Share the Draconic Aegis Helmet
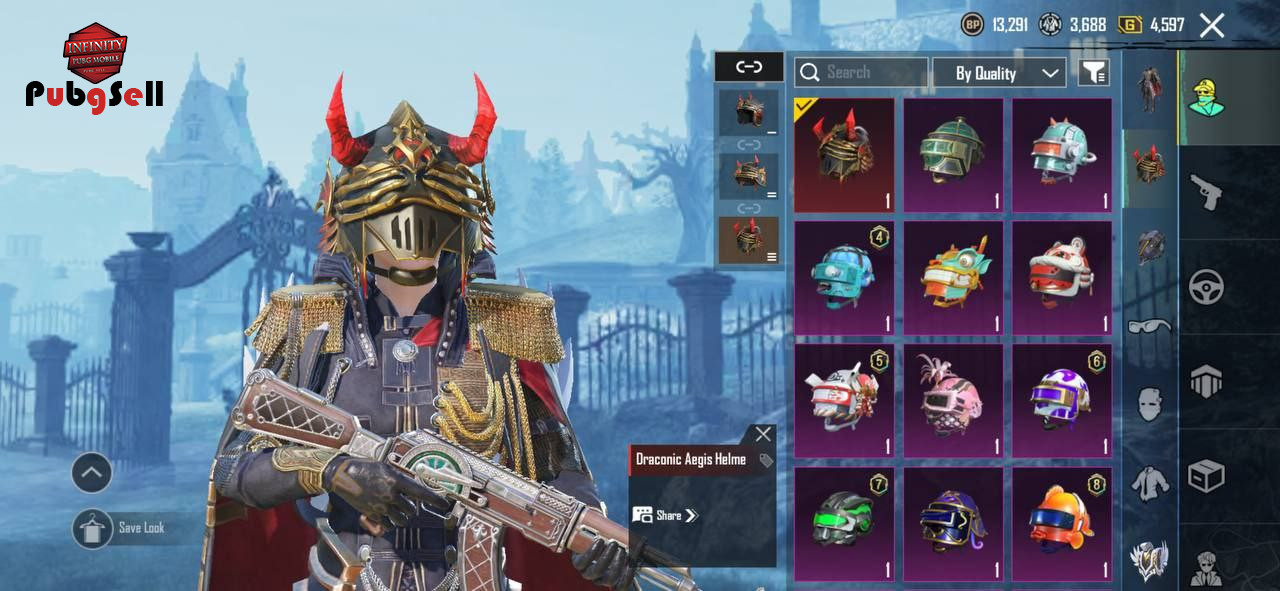 [665, 515]
